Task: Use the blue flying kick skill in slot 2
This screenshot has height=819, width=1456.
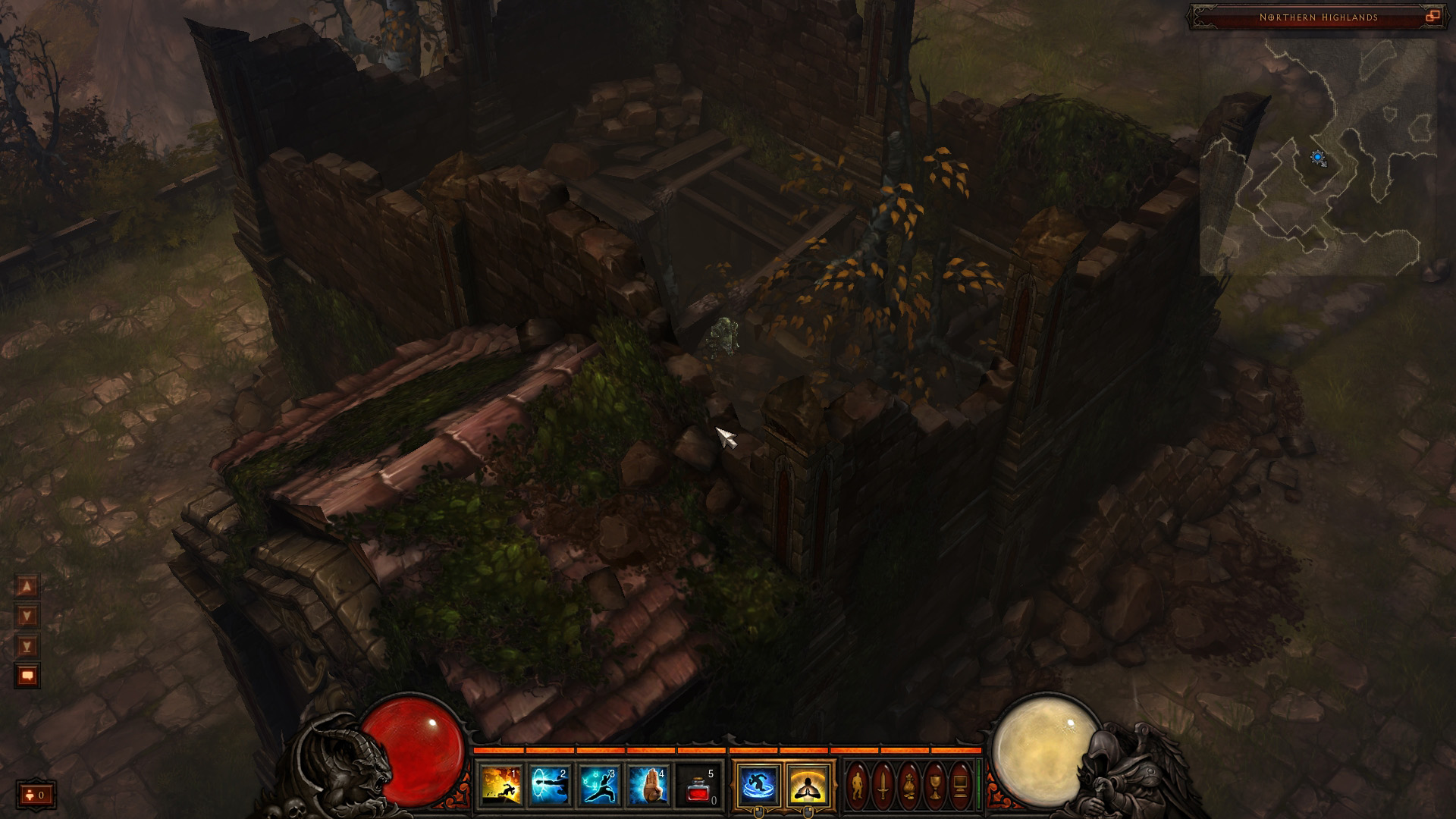Action: pos(551,785)
